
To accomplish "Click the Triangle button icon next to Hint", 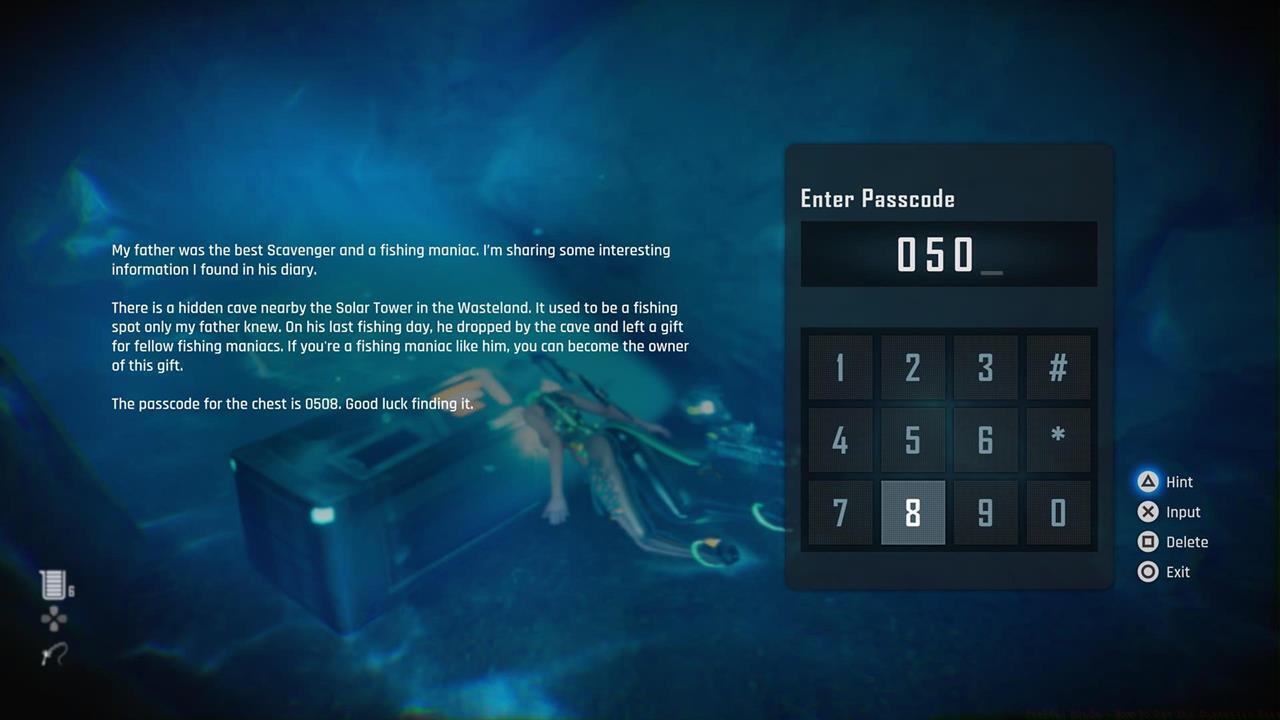I will [x=1148, y=481].
